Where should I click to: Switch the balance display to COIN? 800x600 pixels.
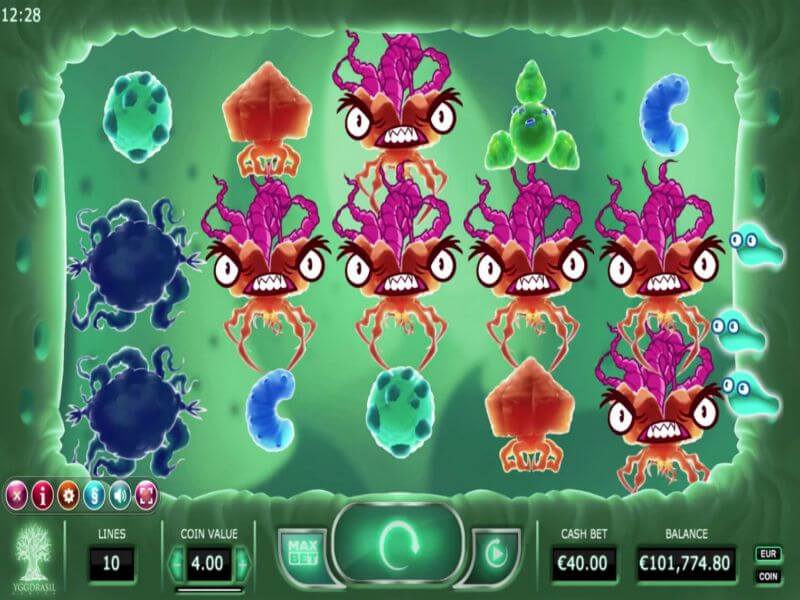tap(768, 576)
